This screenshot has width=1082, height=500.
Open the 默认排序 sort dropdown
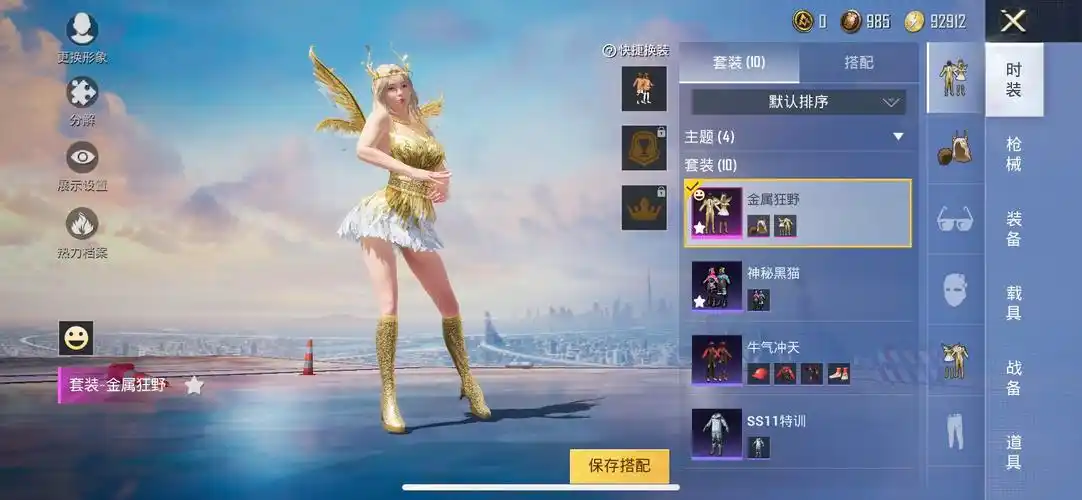click(798, 101)
